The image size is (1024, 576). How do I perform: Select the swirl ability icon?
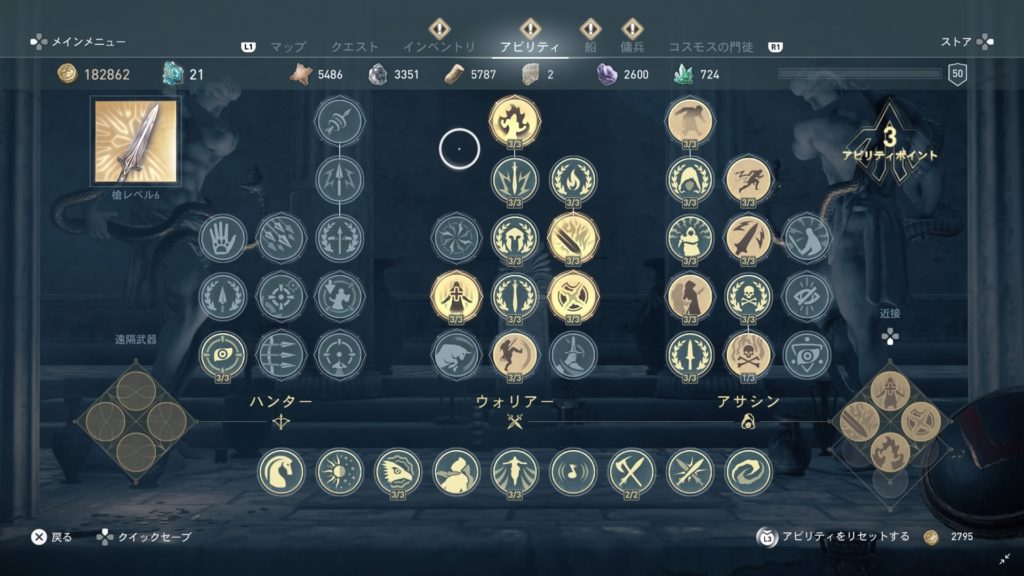coord(749,471)
